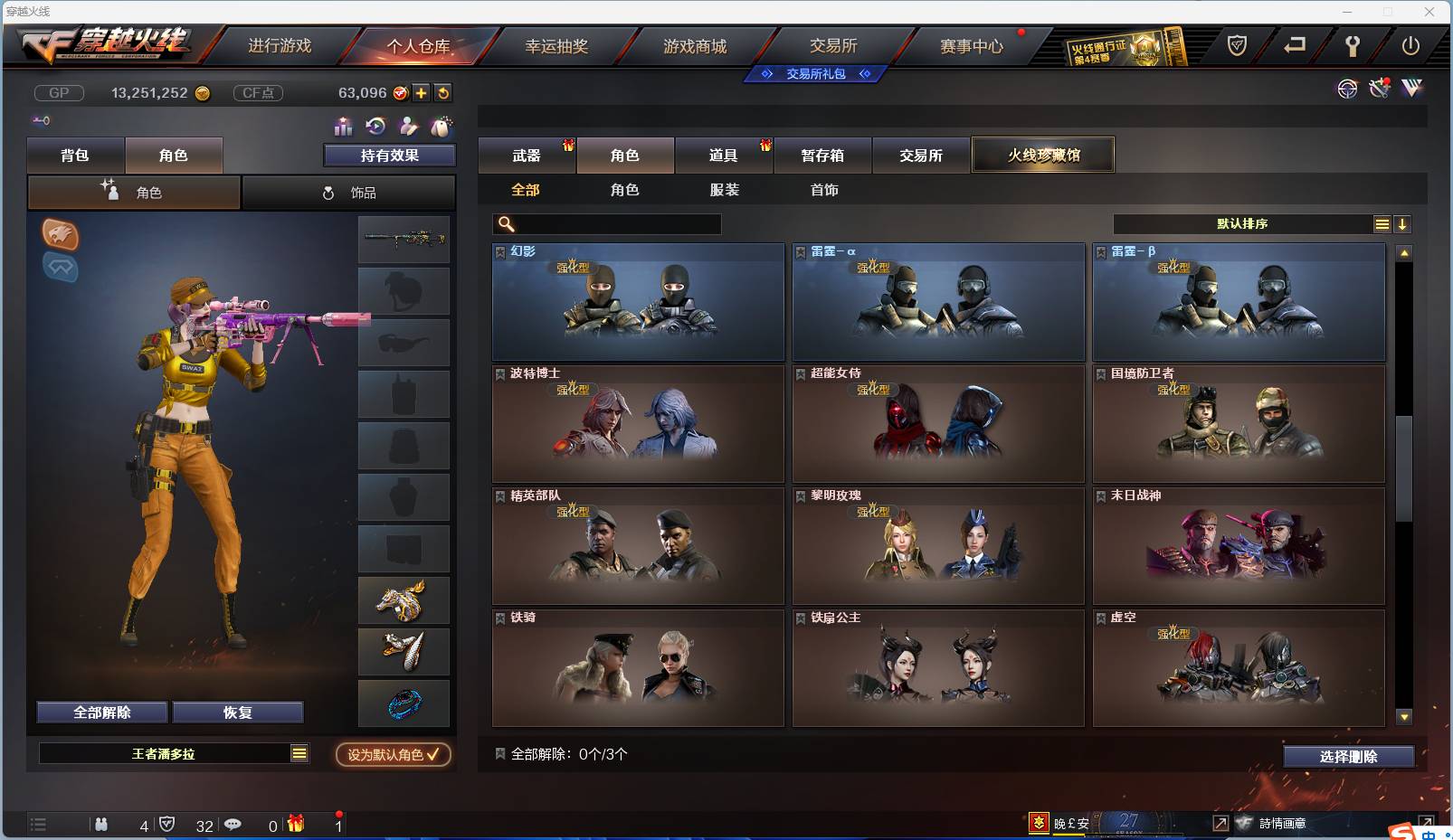Image resolution: width=1453 pixels, height=840 pixels.
Task: Open the crosshair settings icon
Action: tap(1347, 90)
